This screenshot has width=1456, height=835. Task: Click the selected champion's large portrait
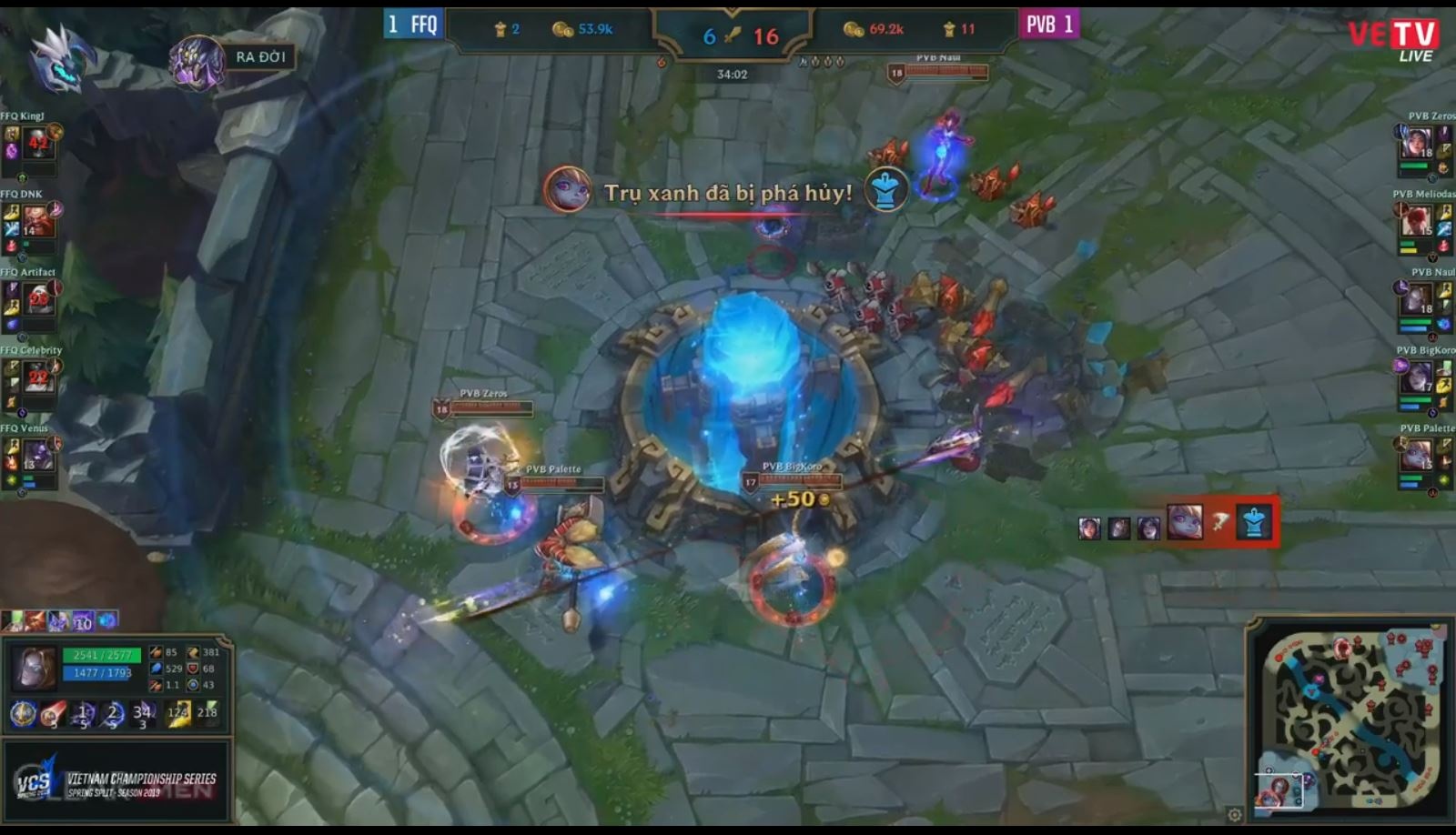point(35,667)
